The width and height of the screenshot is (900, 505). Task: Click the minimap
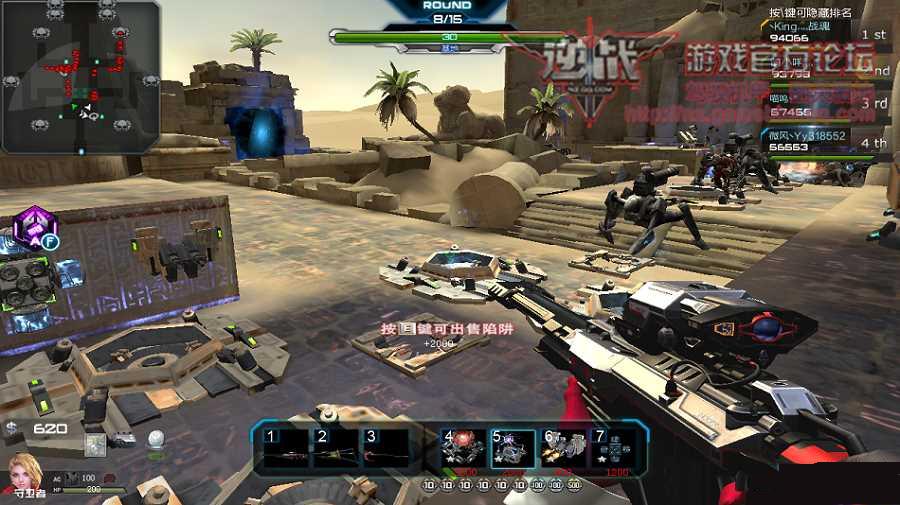pyautogui.click(x=80, y=76)
